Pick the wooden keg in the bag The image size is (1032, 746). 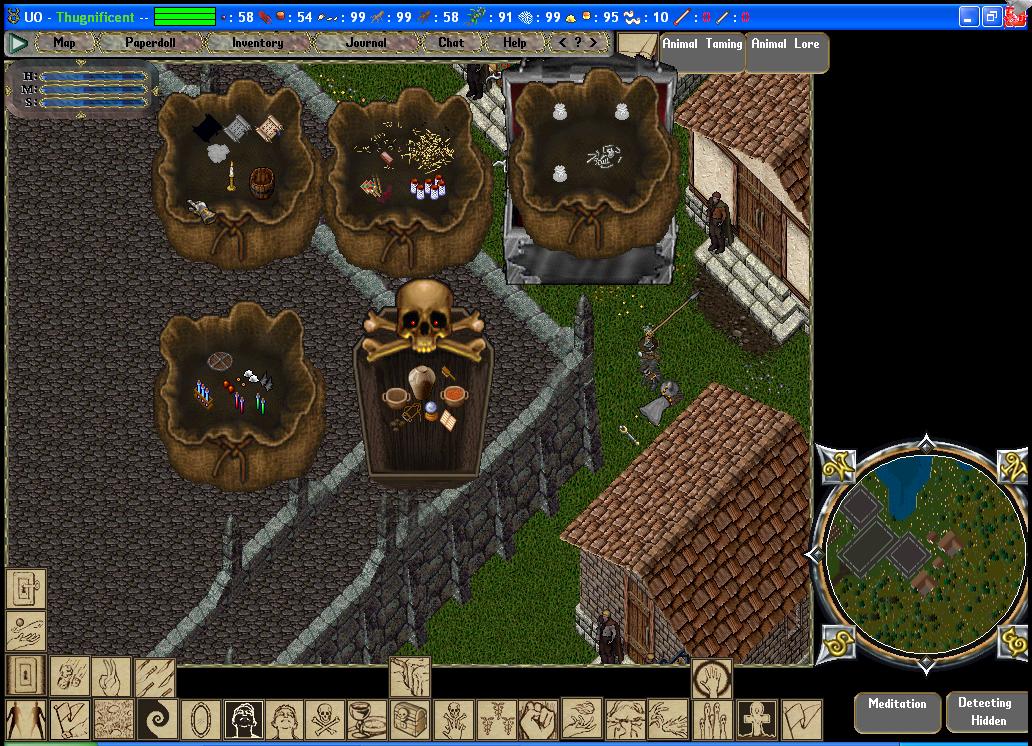(x=261, y=183)
